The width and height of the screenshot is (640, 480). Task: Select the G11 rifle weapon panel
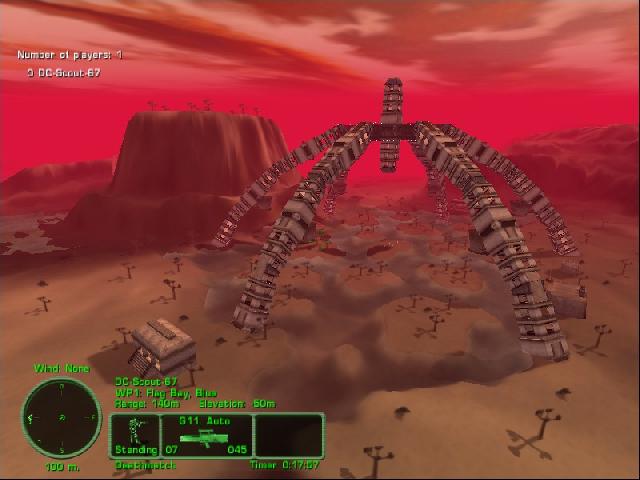[x=206, y=435]
